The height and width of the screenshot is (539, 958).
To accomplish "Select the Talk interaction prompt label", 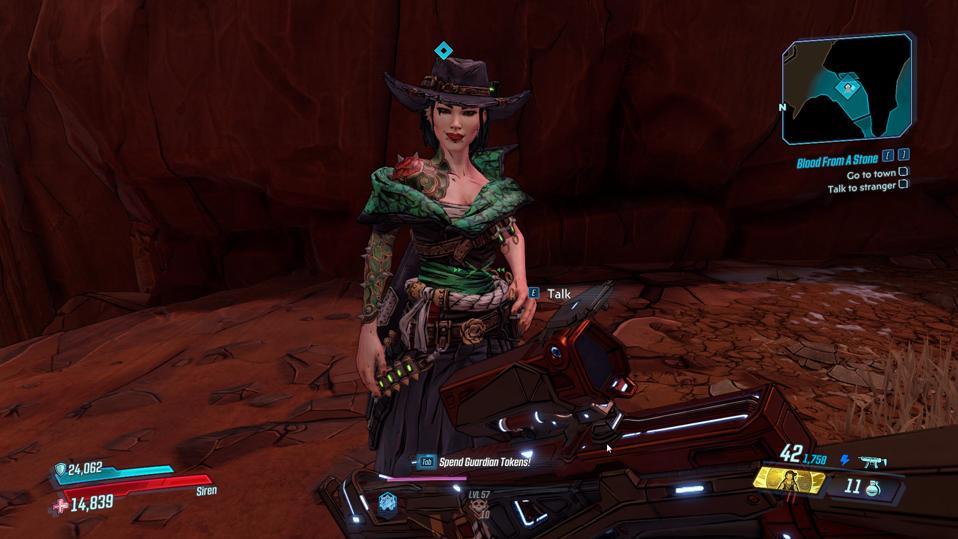I will click(x=559, y=293).
